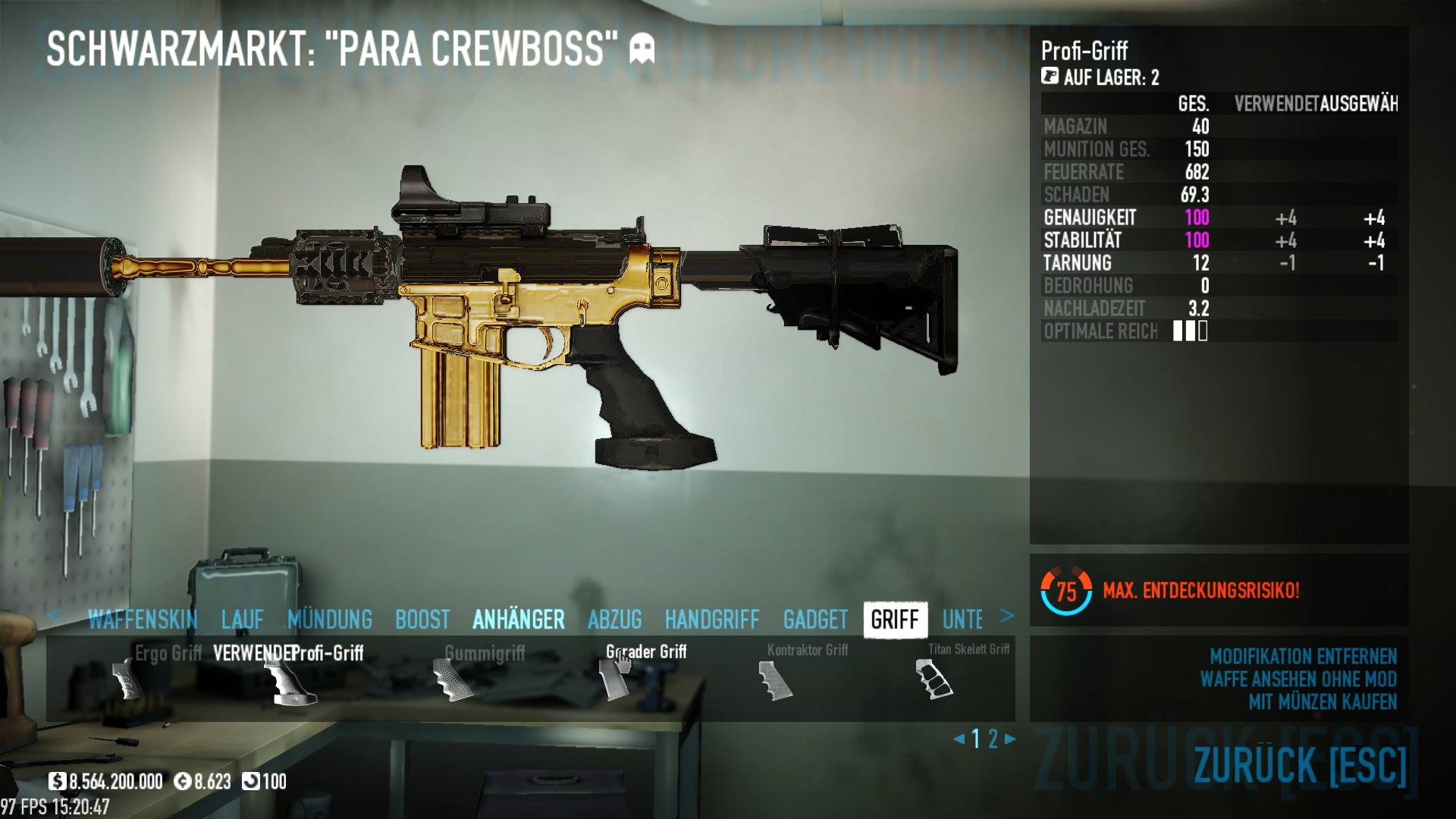Pick the Gummigriff grip
Screen dimensions: 1456x819
[x=453, y=679]
